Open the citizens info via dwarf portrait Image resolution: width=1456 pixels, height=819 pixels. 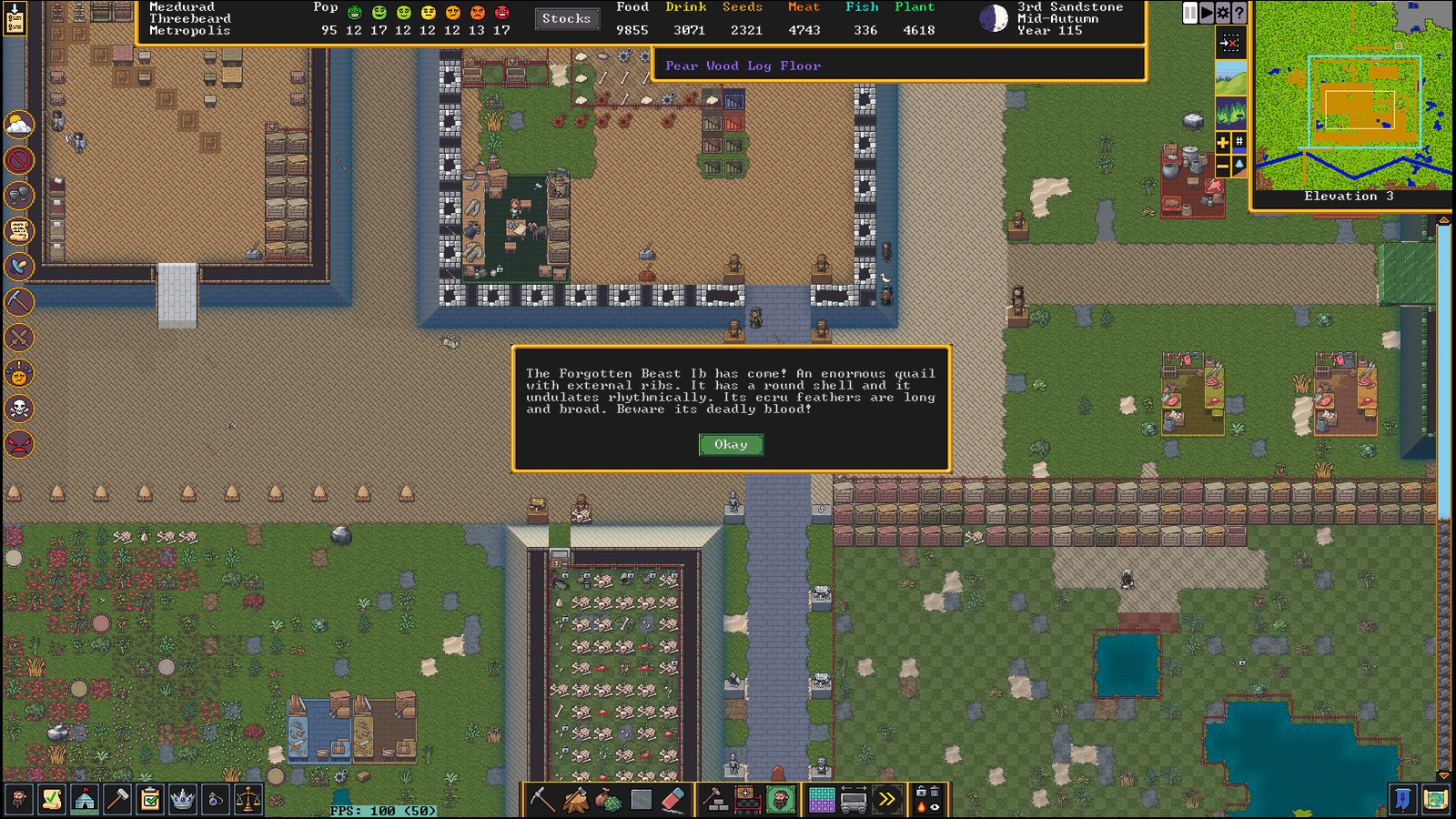click(18, 800)
